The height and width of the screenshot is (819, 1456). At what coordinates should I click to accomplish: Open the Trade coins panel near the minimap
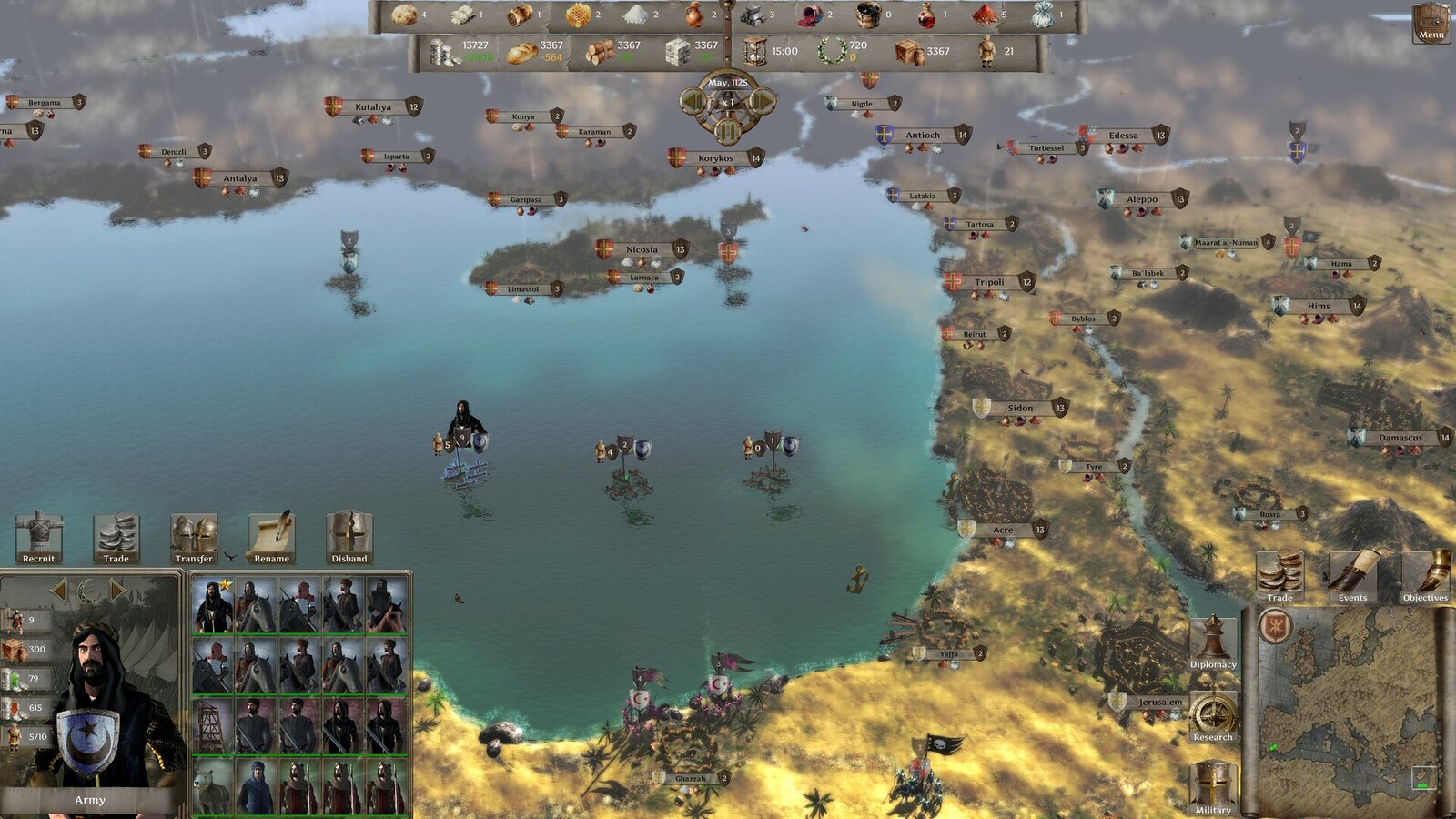(1279, 573)
